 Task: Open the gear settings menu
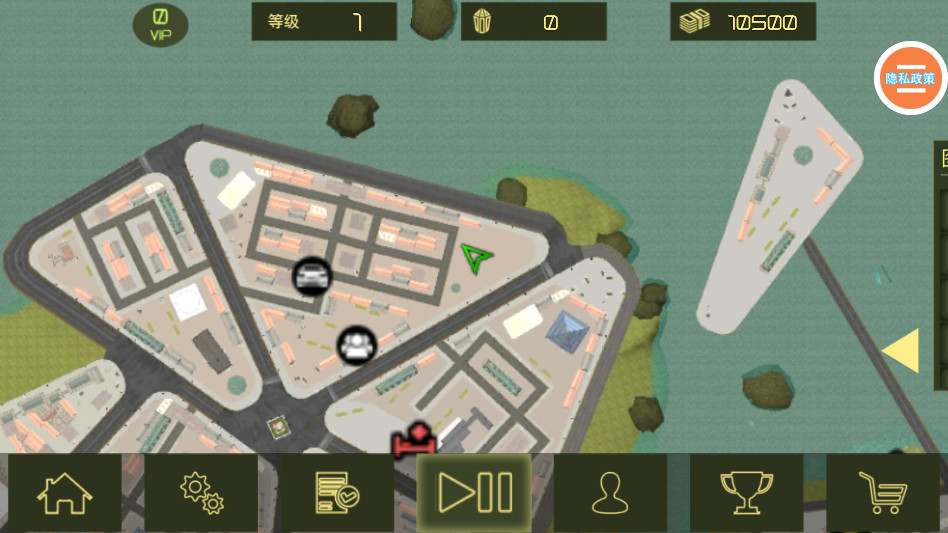pyautogui.click(x=201, y=493)
